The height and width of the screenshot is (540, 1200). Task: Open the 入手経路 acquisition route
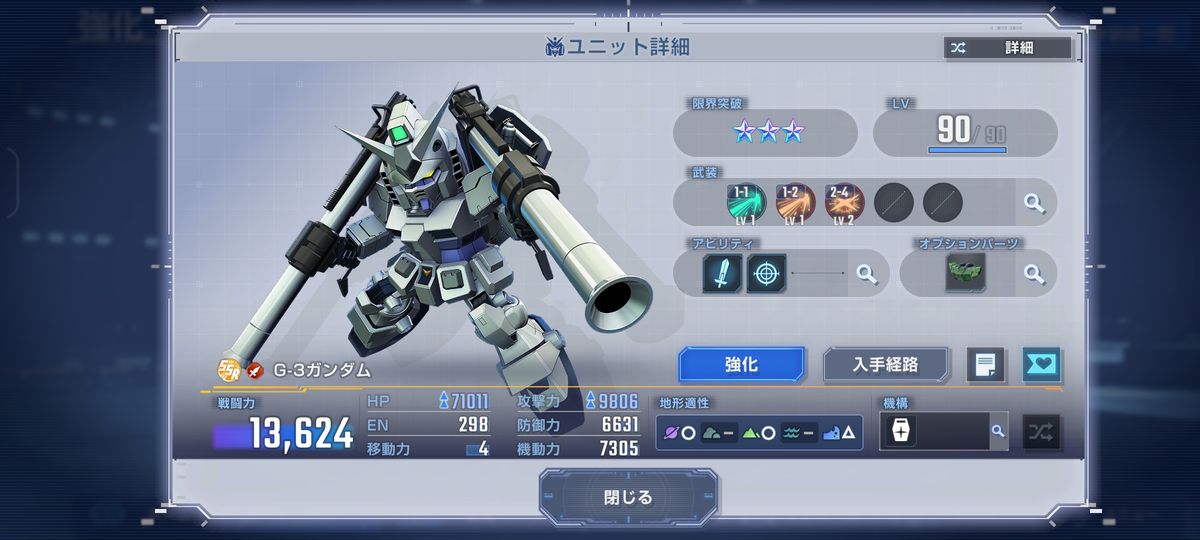click(885, 365)
